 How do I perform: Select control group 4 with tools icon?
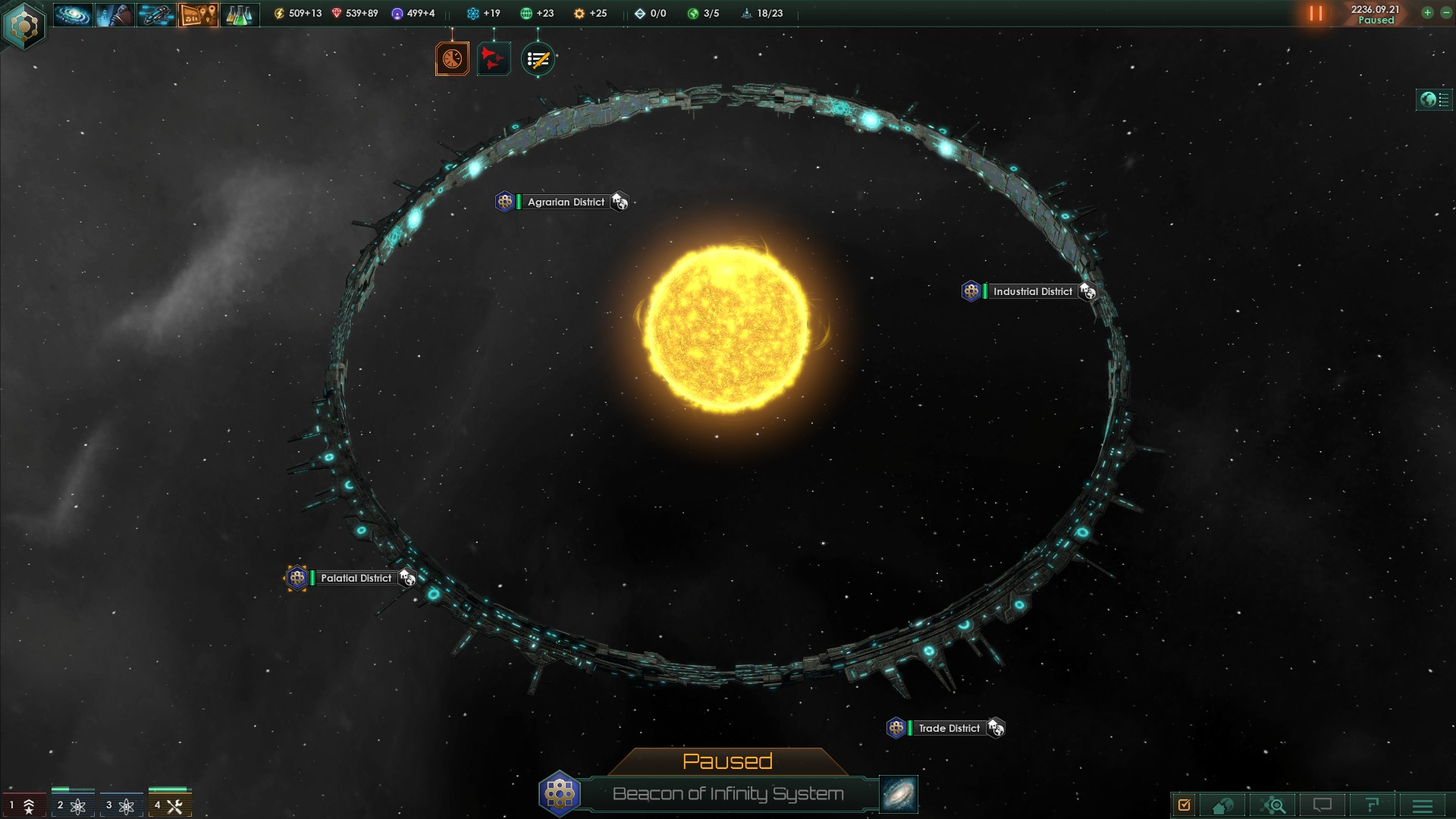[169, 805]
